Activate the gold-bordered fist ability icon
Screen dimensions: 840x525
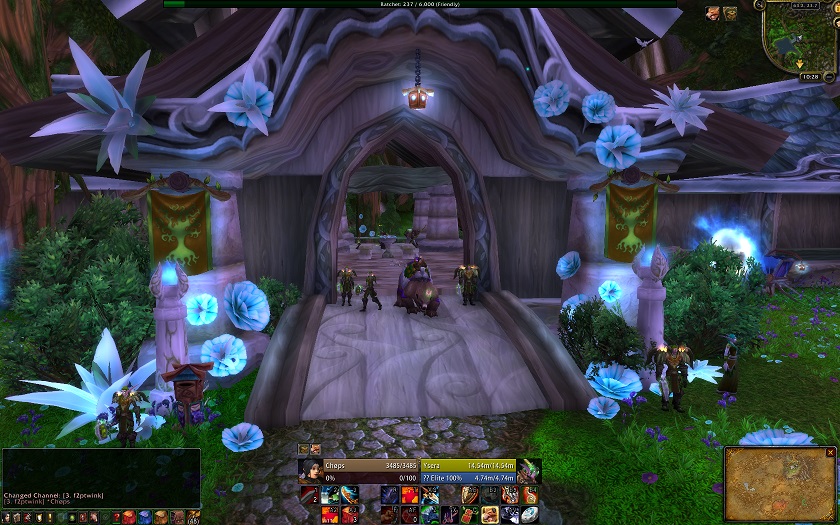coord(491,514)
